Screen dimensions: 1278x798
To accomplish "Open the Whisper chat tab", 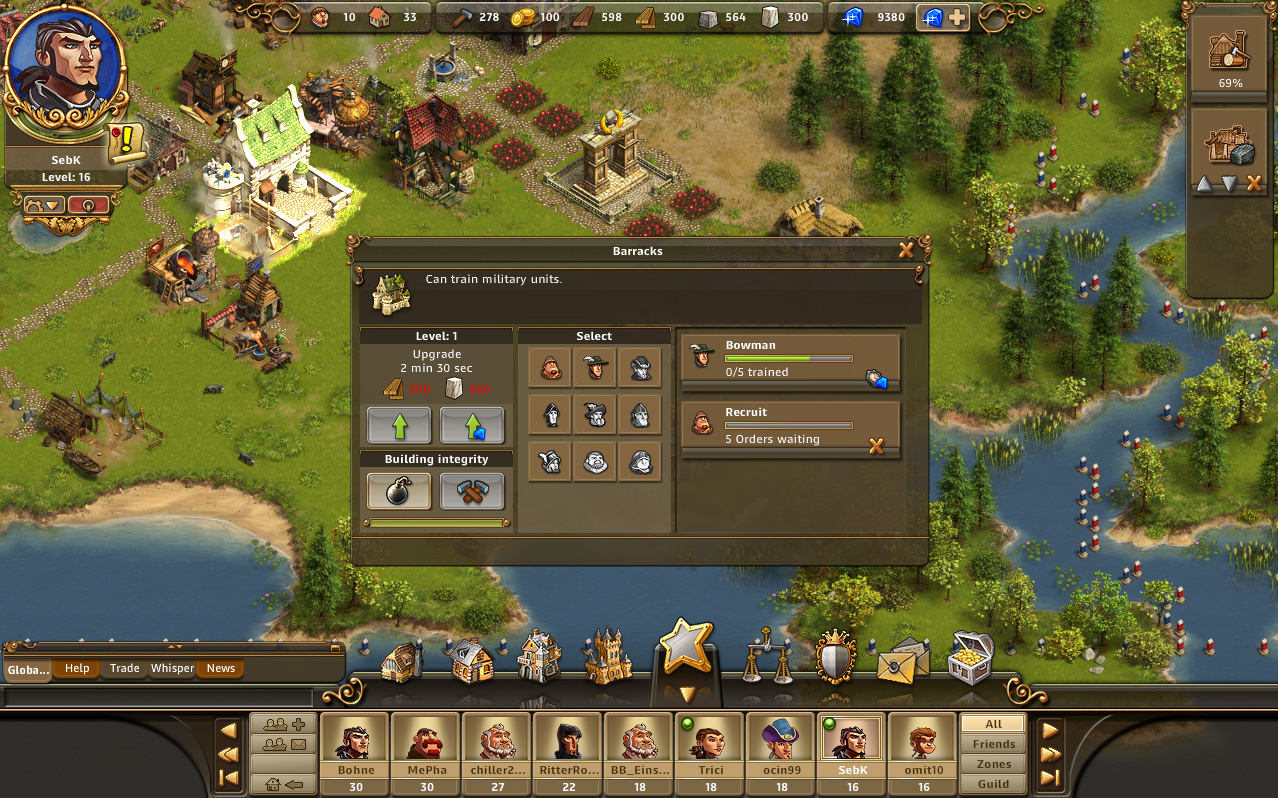I will pyautogui.click(x=172, y=668).
